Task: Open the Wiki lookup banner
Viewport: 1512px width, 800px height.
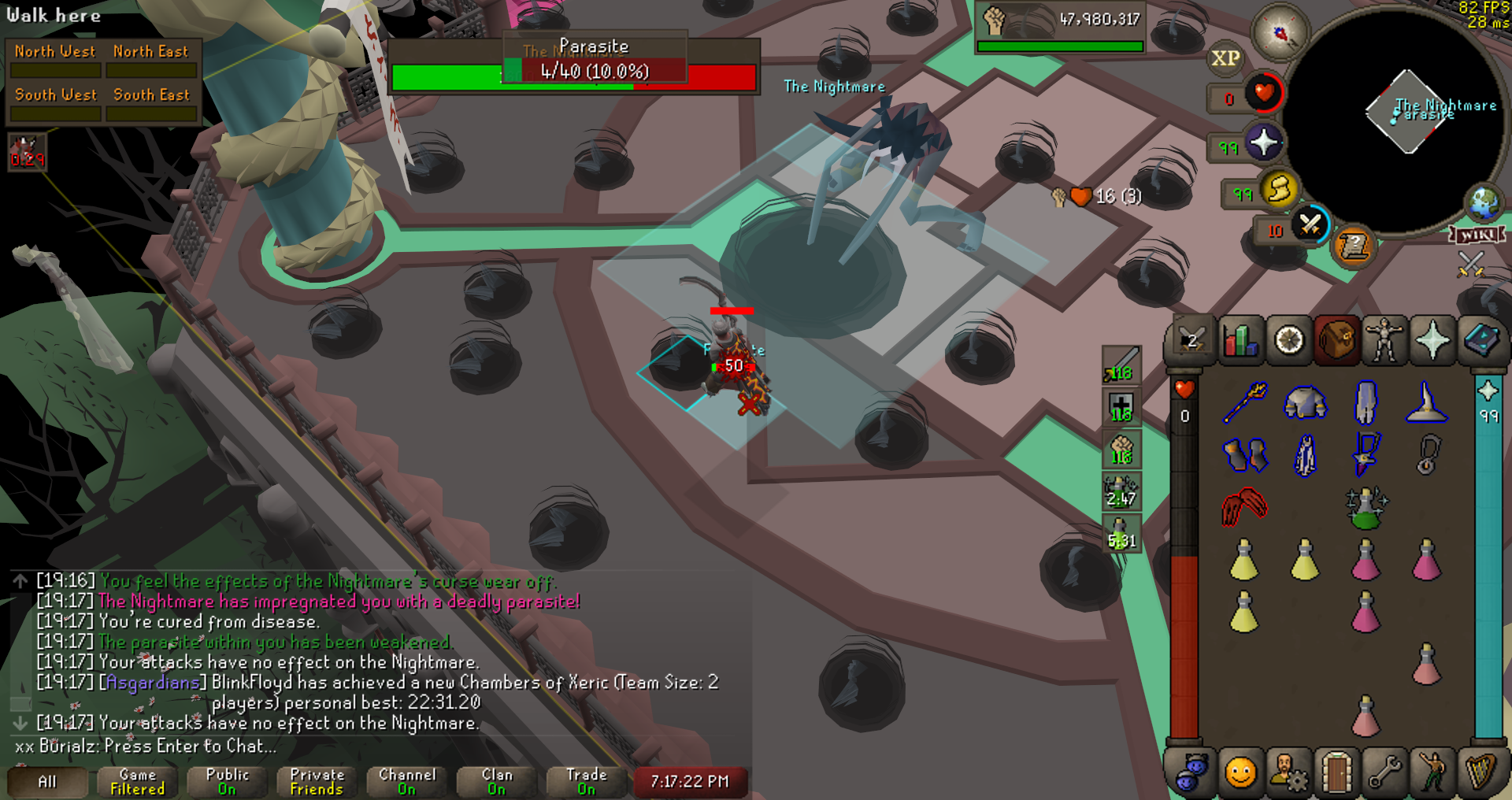Action: [1477, 235]
